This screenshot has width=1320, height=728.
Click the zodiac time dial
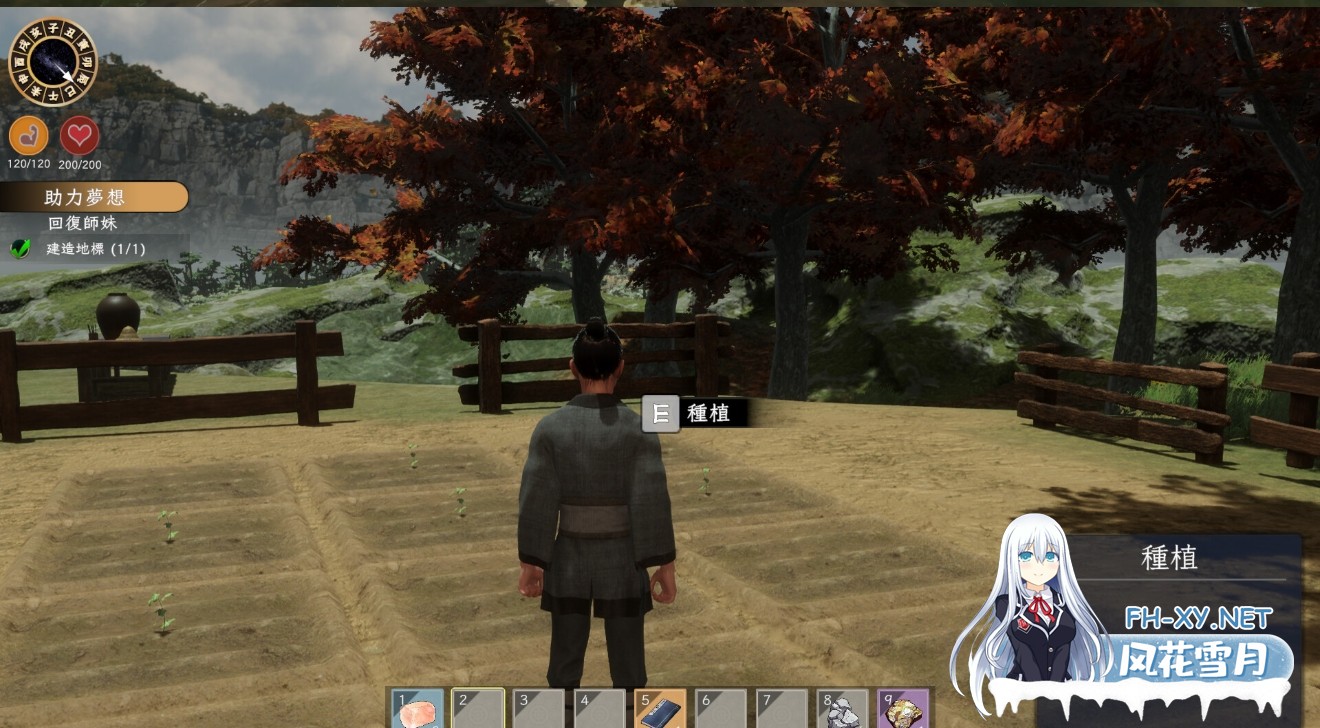[55, 57]
